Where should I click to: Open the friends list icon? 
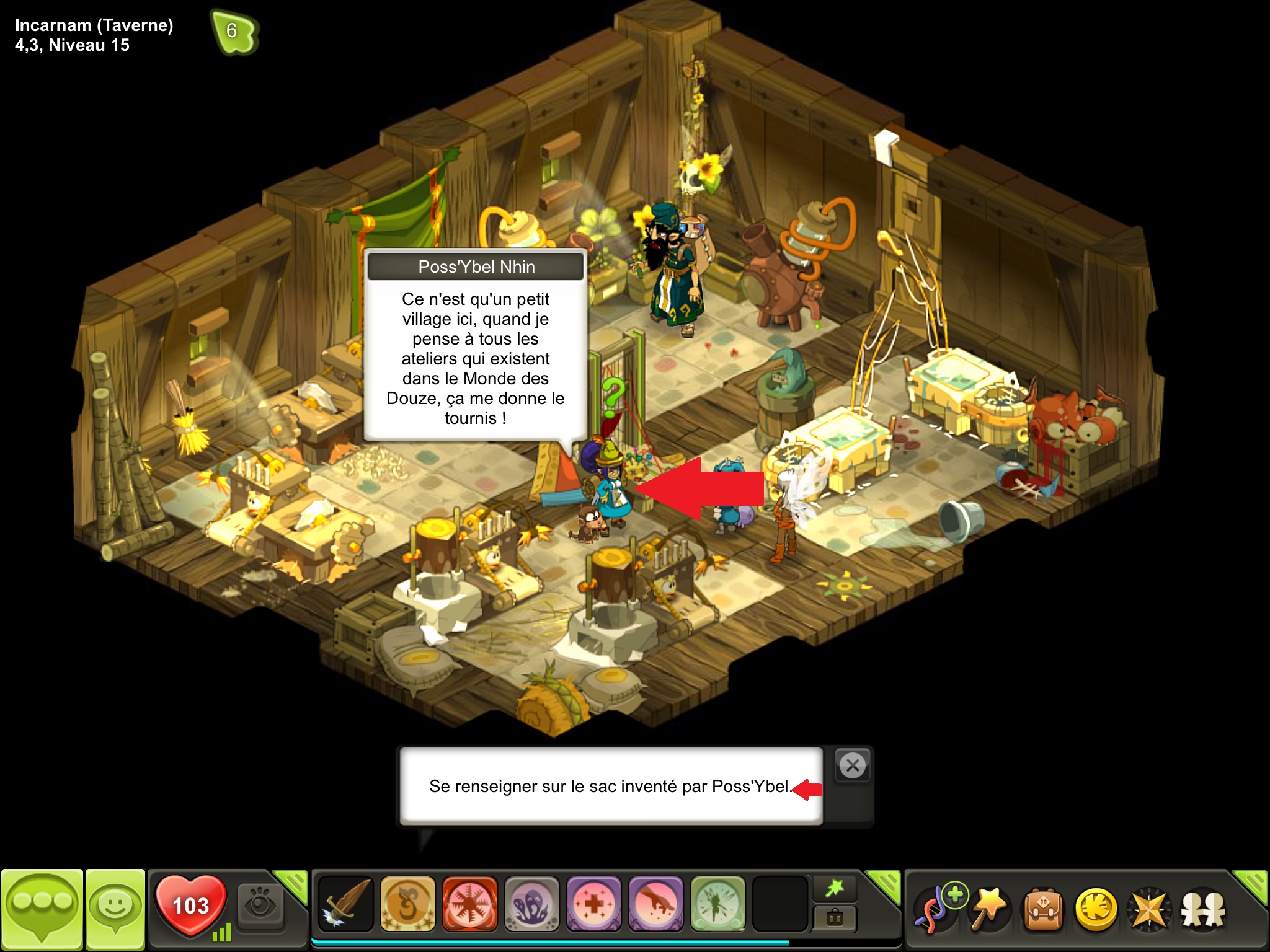(1202, 910)
